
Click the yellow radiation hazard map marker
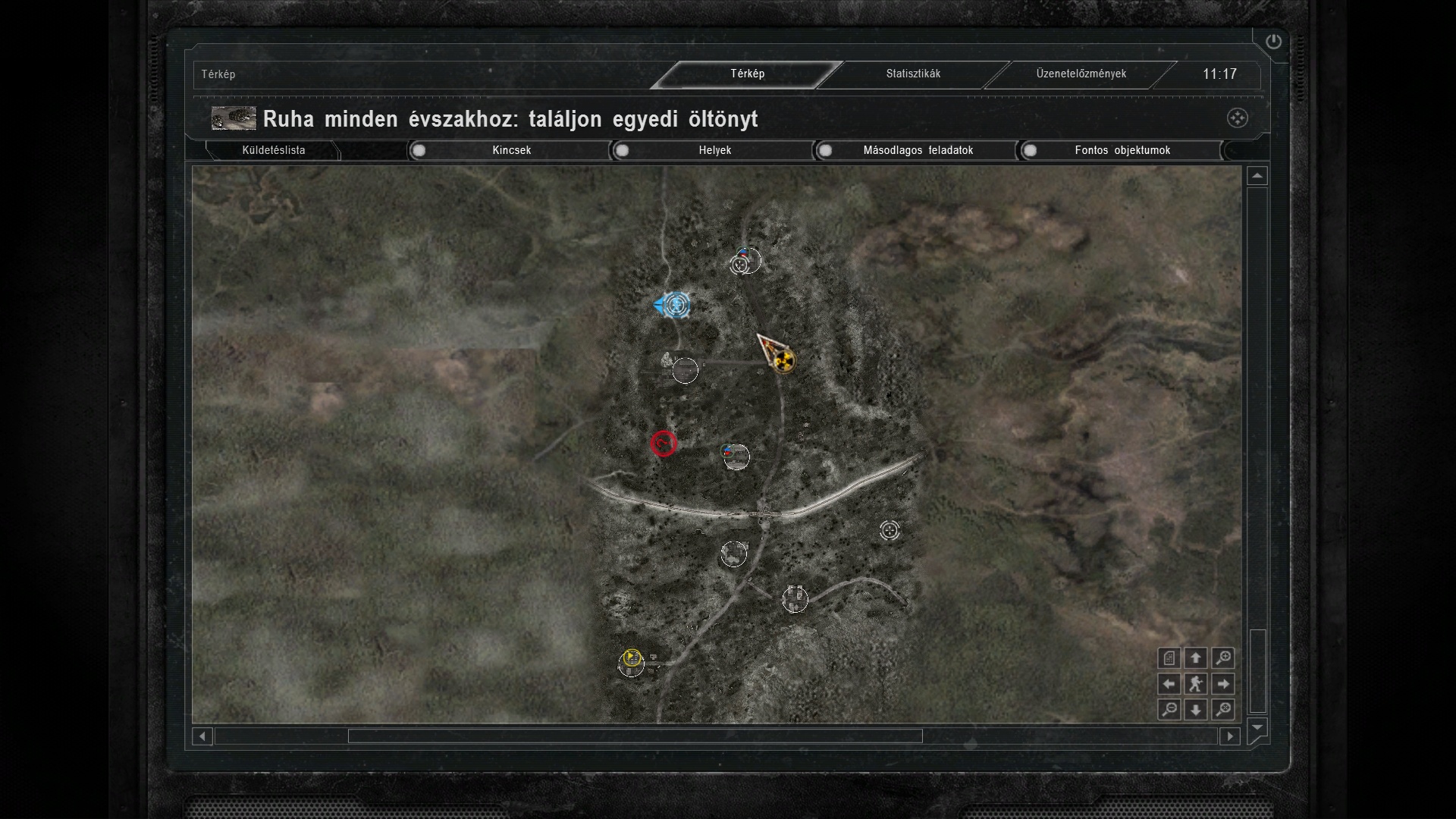point(784,361)
